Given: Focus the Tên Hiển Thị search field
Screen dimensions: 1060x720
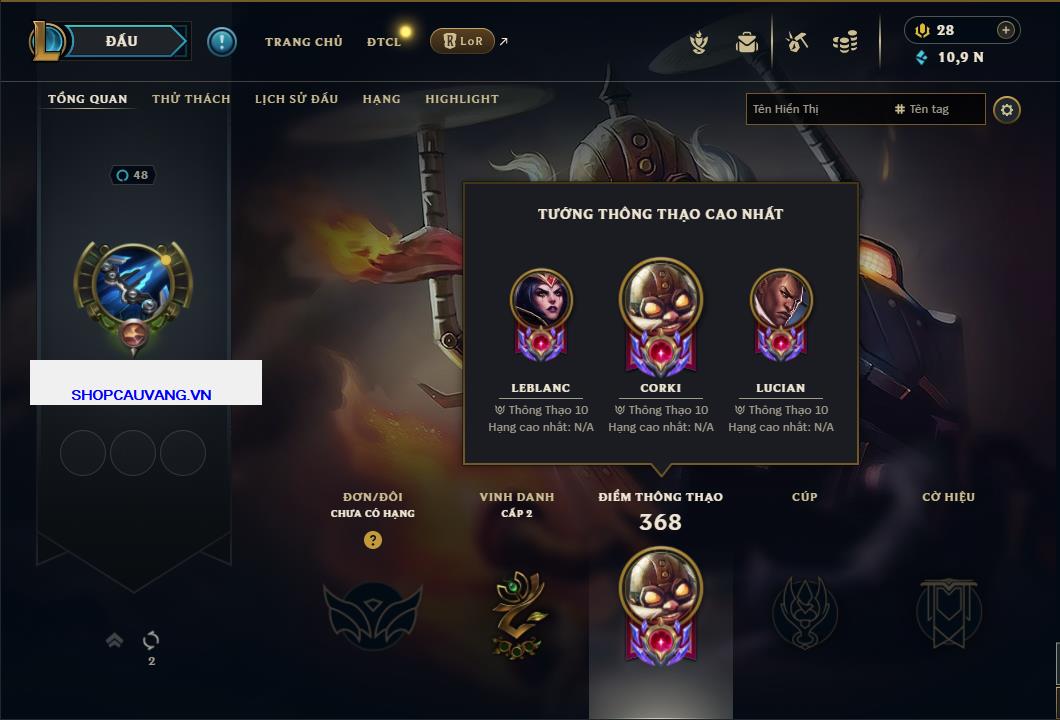Looking at the screenshot, I should tap(815, 109).
